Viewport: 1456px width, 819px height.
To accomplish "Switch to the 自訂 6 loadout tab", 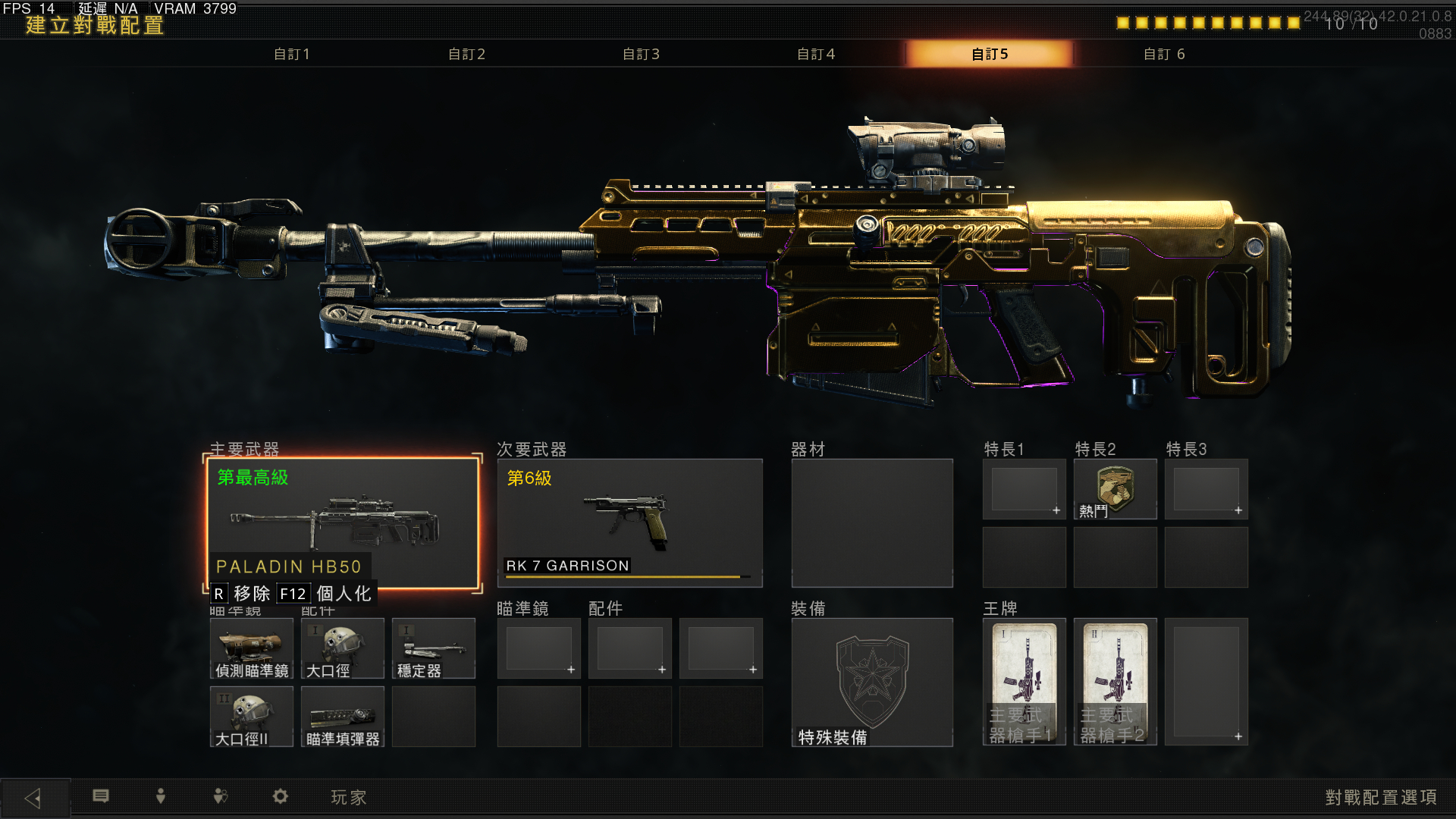I will tap(1164, 54).
